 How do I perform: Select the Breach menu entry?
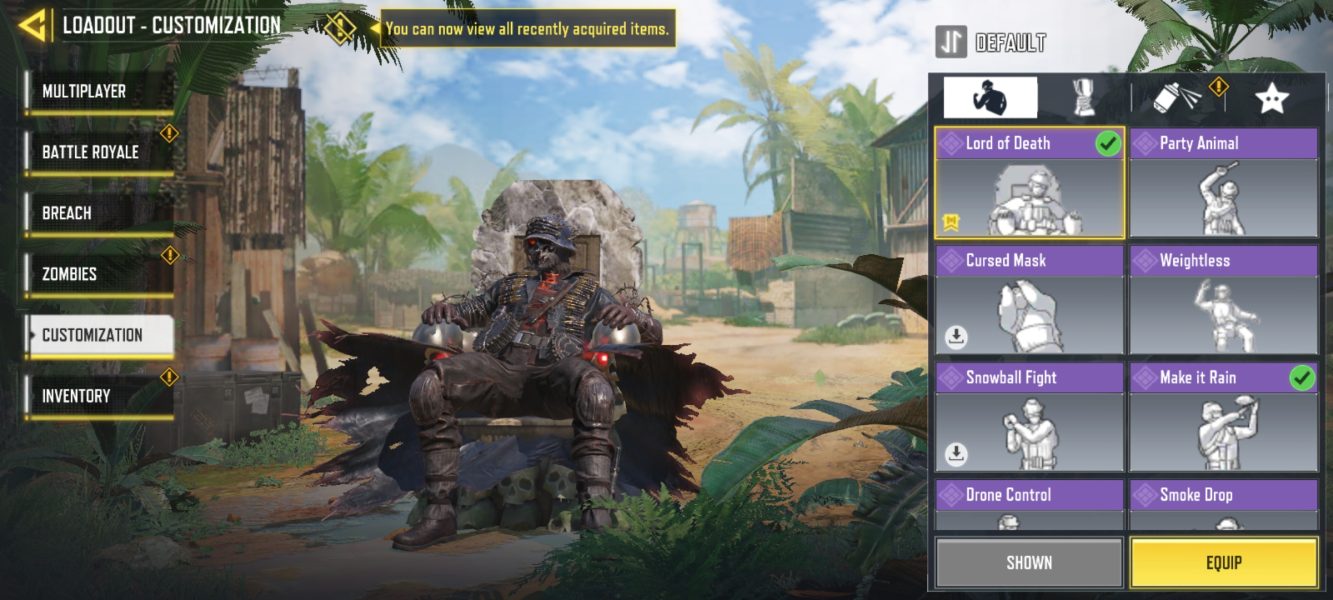98,214
